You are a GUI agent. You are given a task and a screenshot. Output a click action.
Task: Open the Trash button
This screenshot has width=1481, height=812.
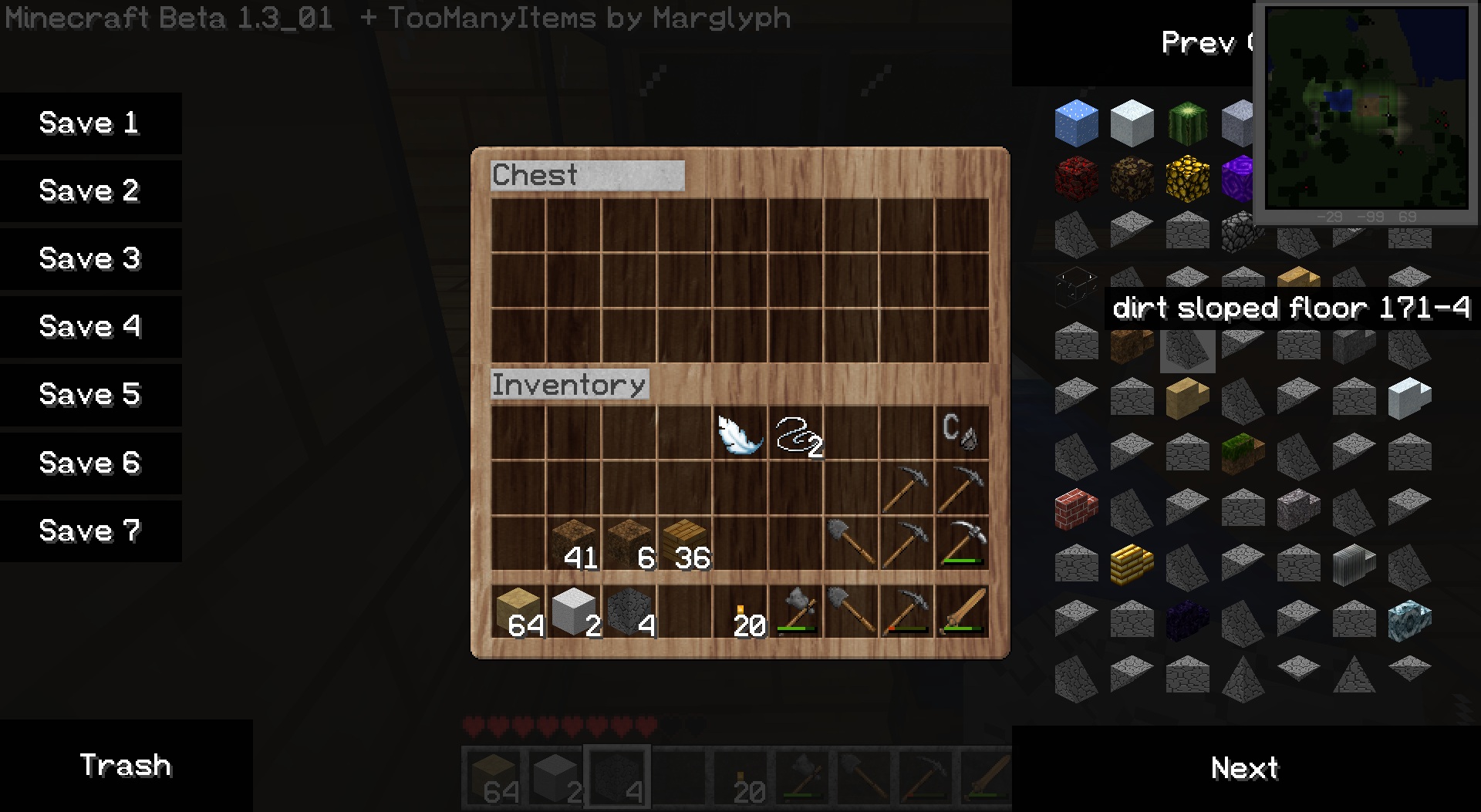(126, 766)
